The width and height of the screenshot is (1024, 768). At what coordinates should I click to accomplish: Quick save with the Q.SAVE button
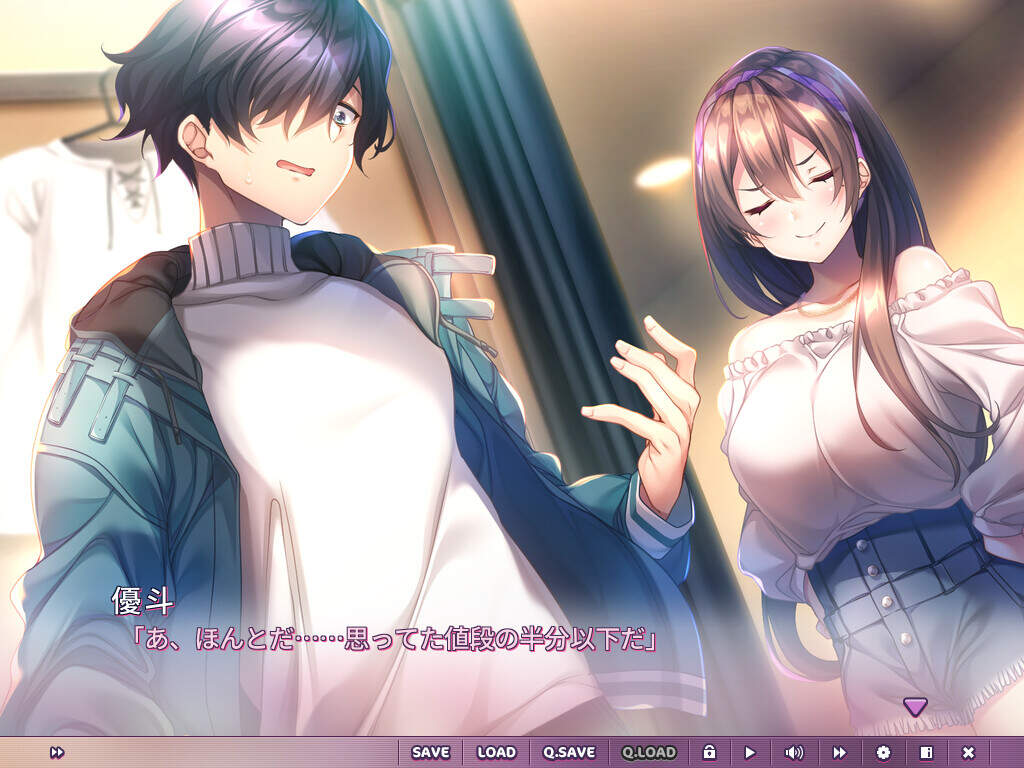pos(569,752)
